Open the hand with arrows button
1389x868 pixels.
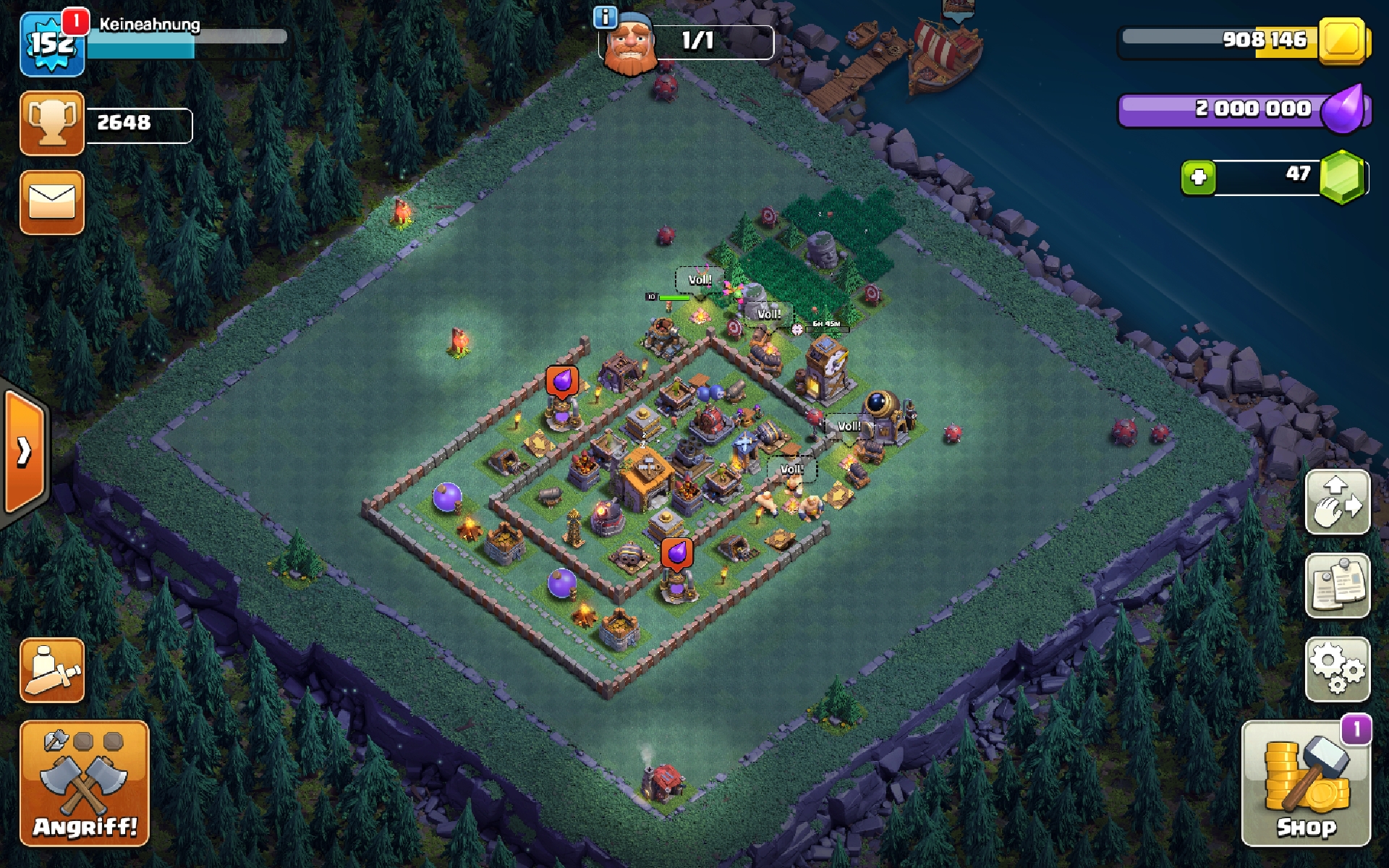[1337, 501]
